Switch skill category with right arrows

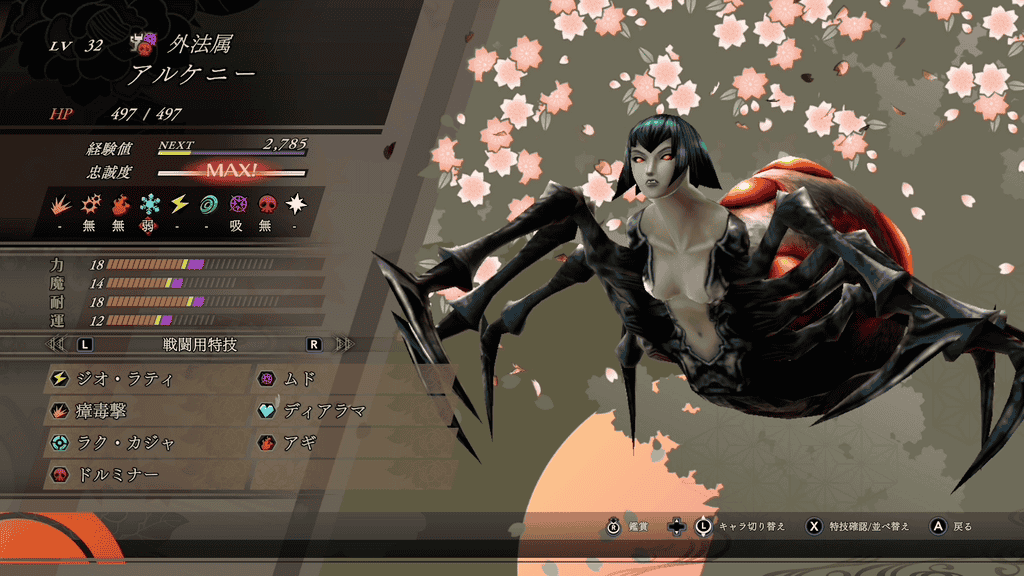click(345, 344)
